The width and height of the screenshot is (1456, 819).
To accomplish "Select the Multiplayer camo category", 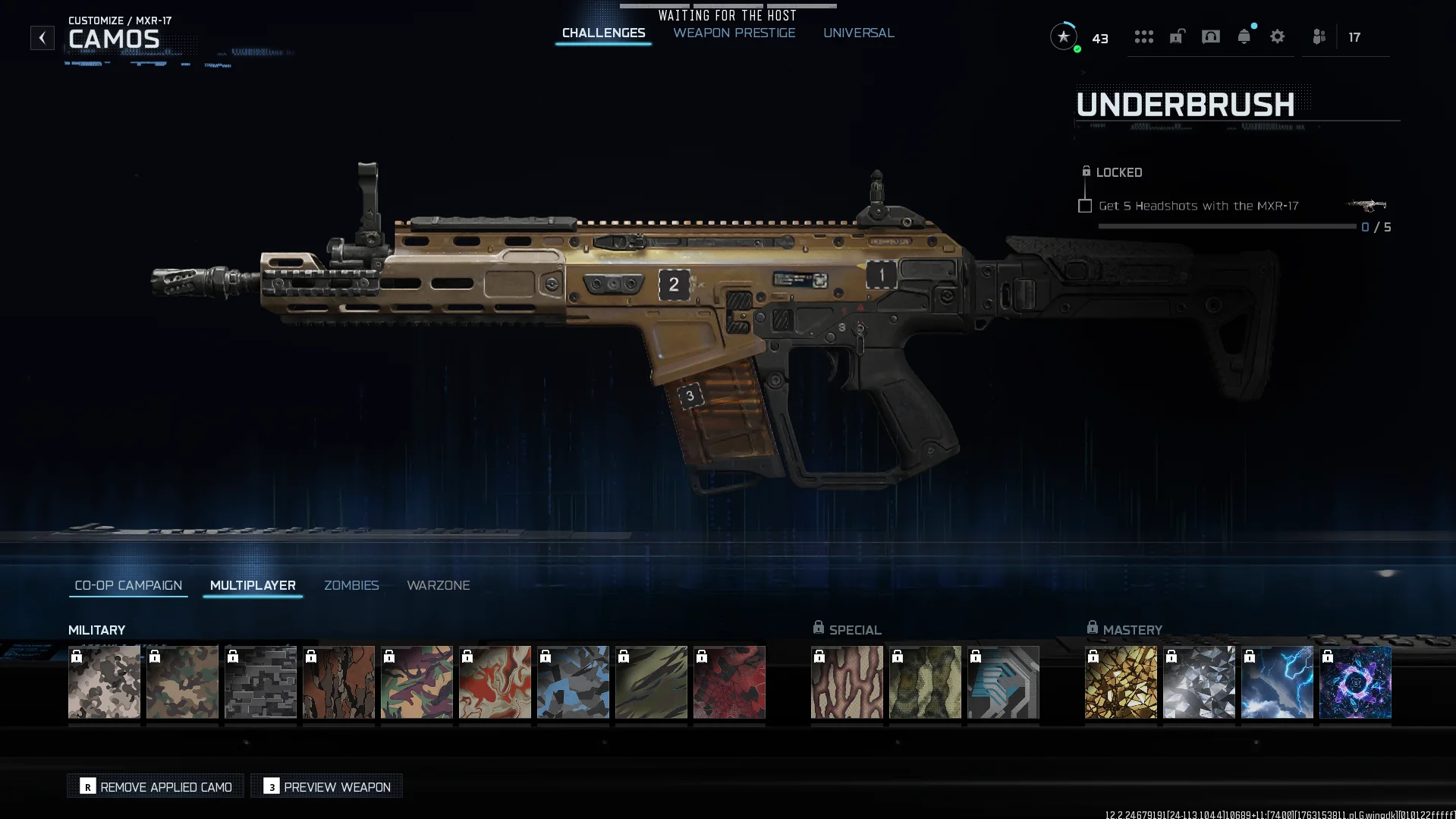I will pyautogui.click(x=253, y=585).
